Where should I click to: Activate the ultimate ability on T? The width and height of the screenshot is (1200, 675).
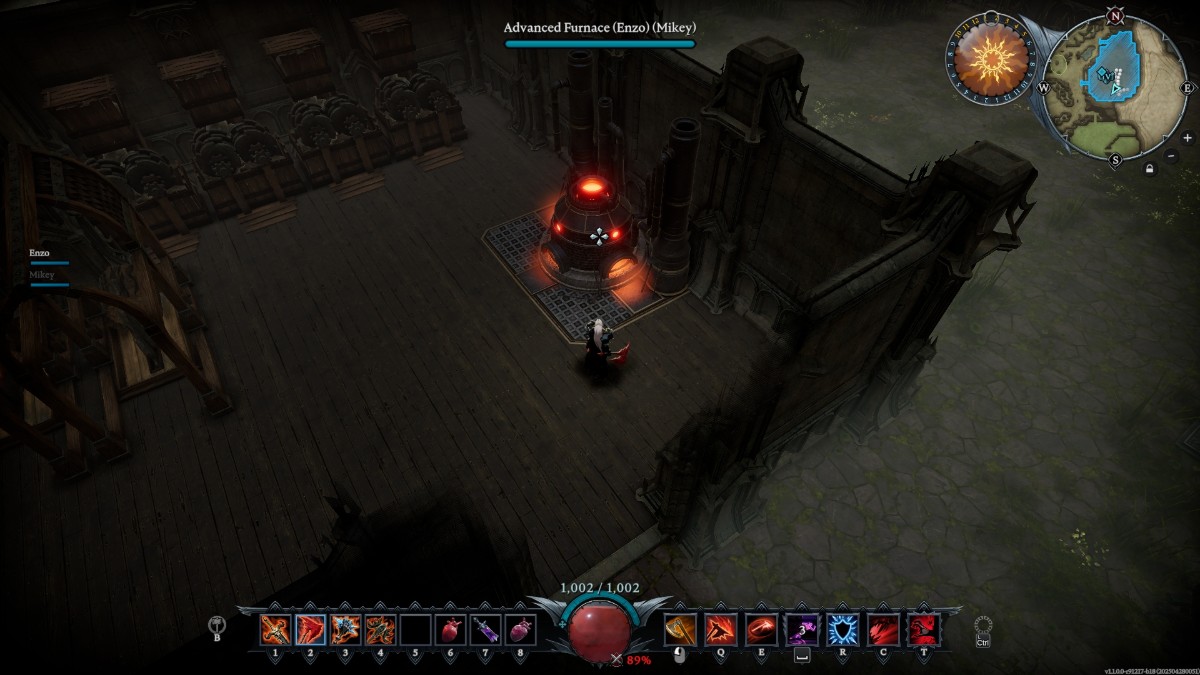[x=922, y=629]
